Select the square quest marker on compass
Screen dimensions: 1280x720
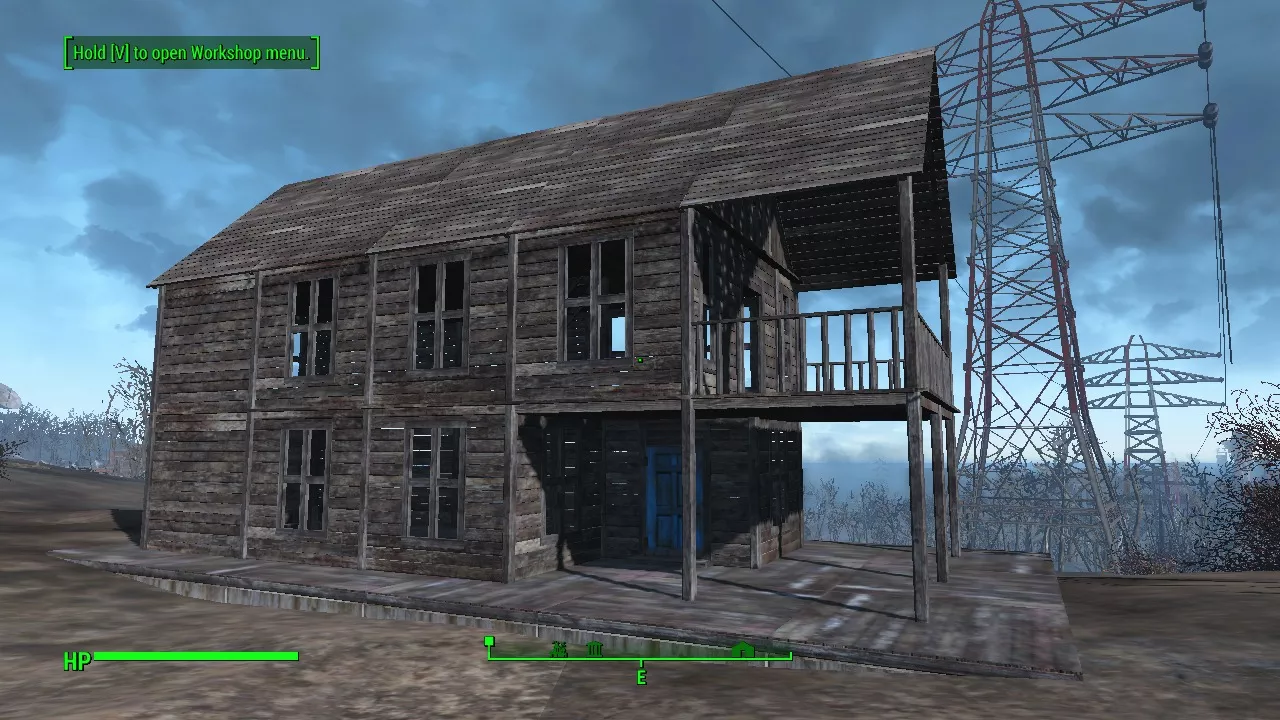tap(489, 641)
